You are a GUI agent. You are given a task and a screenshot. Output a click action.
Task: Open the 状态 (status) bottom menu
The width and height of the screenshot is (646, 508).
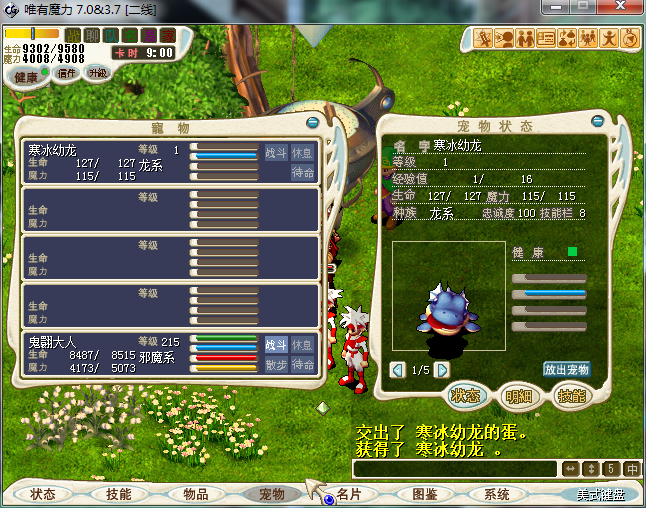pyautogui.click(x=43, y=494)
